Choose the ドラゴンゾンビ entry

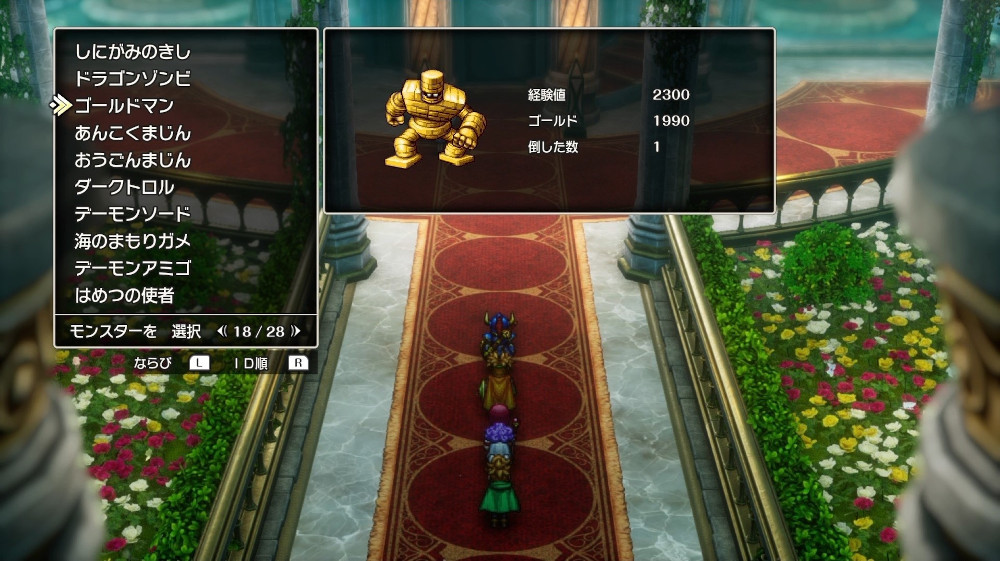(132, 78)
